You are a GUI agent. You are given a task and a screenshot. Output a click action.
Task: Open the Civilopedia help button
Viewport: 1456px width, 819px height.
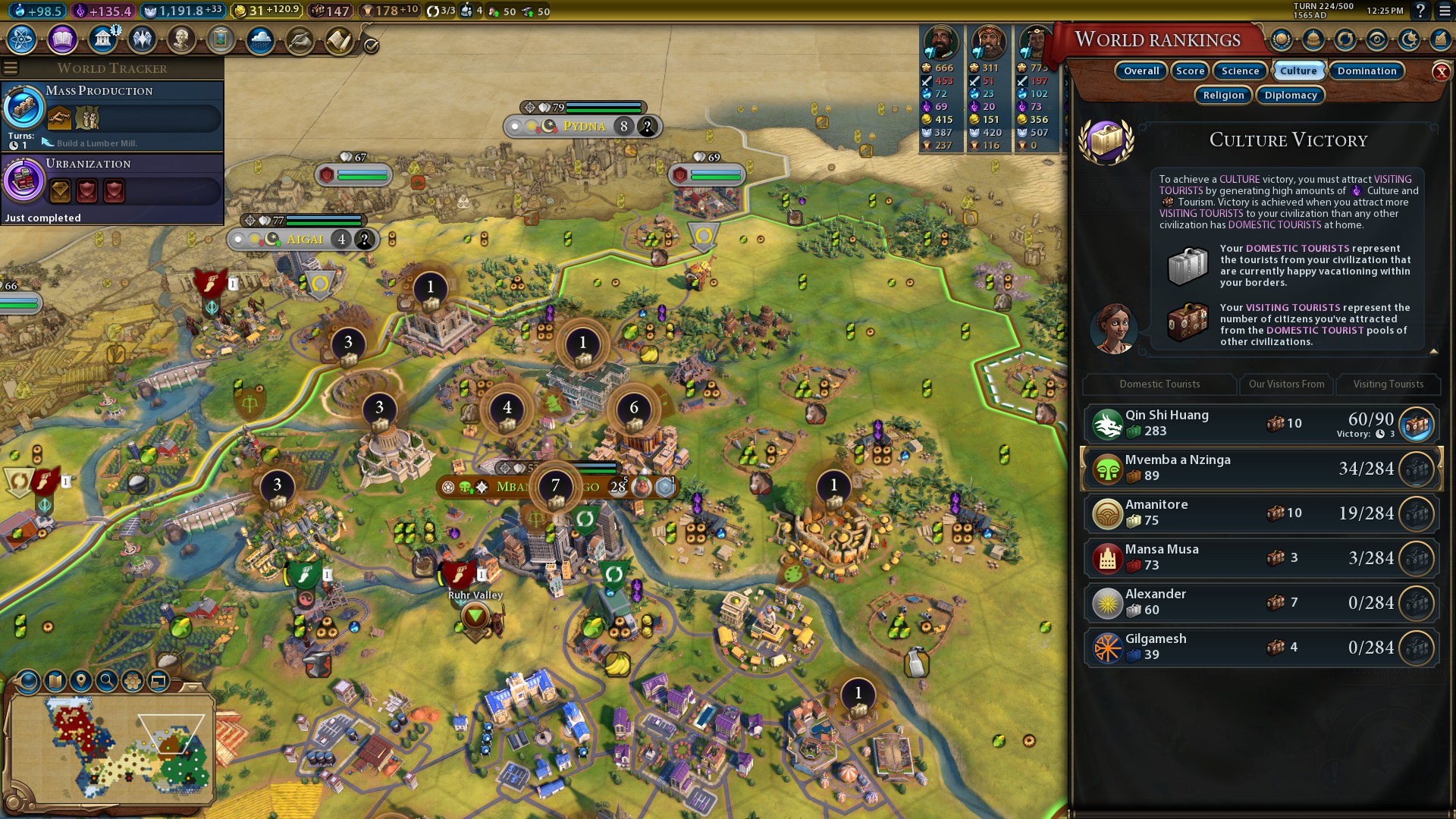(1420, 11)
